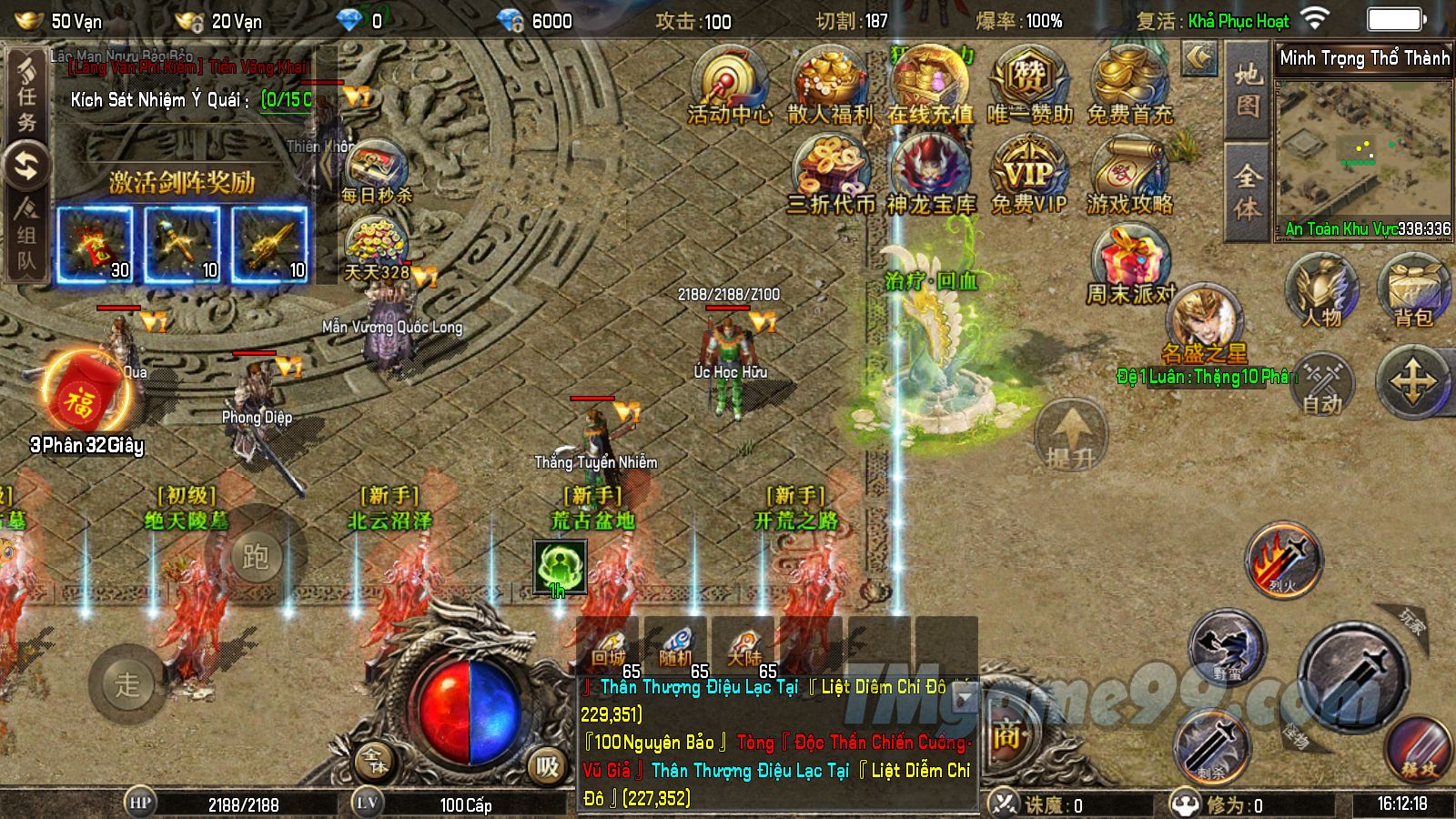The image size is (1456, 819).
Task: Open the 地图 map tab
Action: click(1248, 89)
